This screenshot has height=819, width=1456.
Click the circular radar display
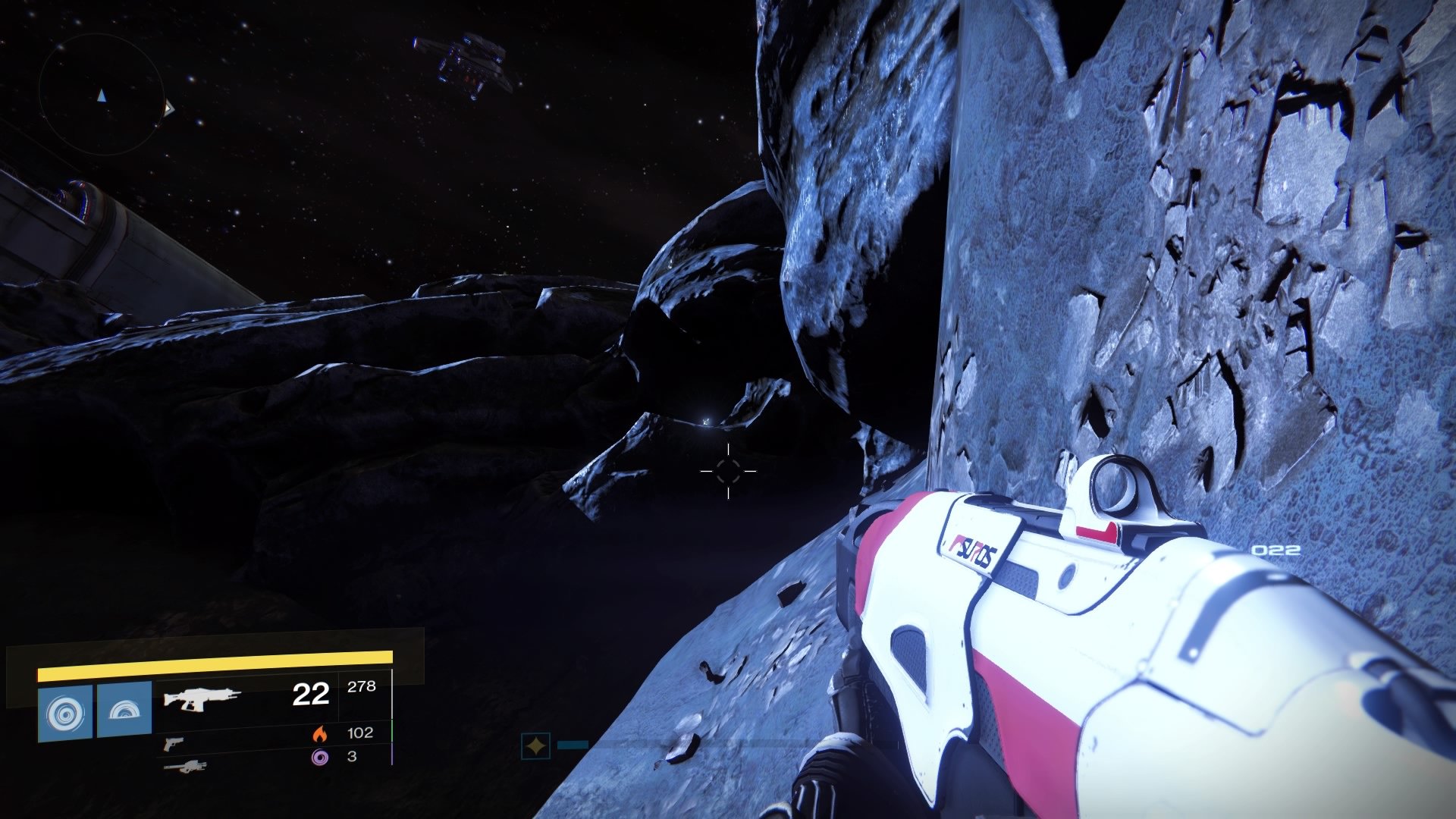(101, 93)
